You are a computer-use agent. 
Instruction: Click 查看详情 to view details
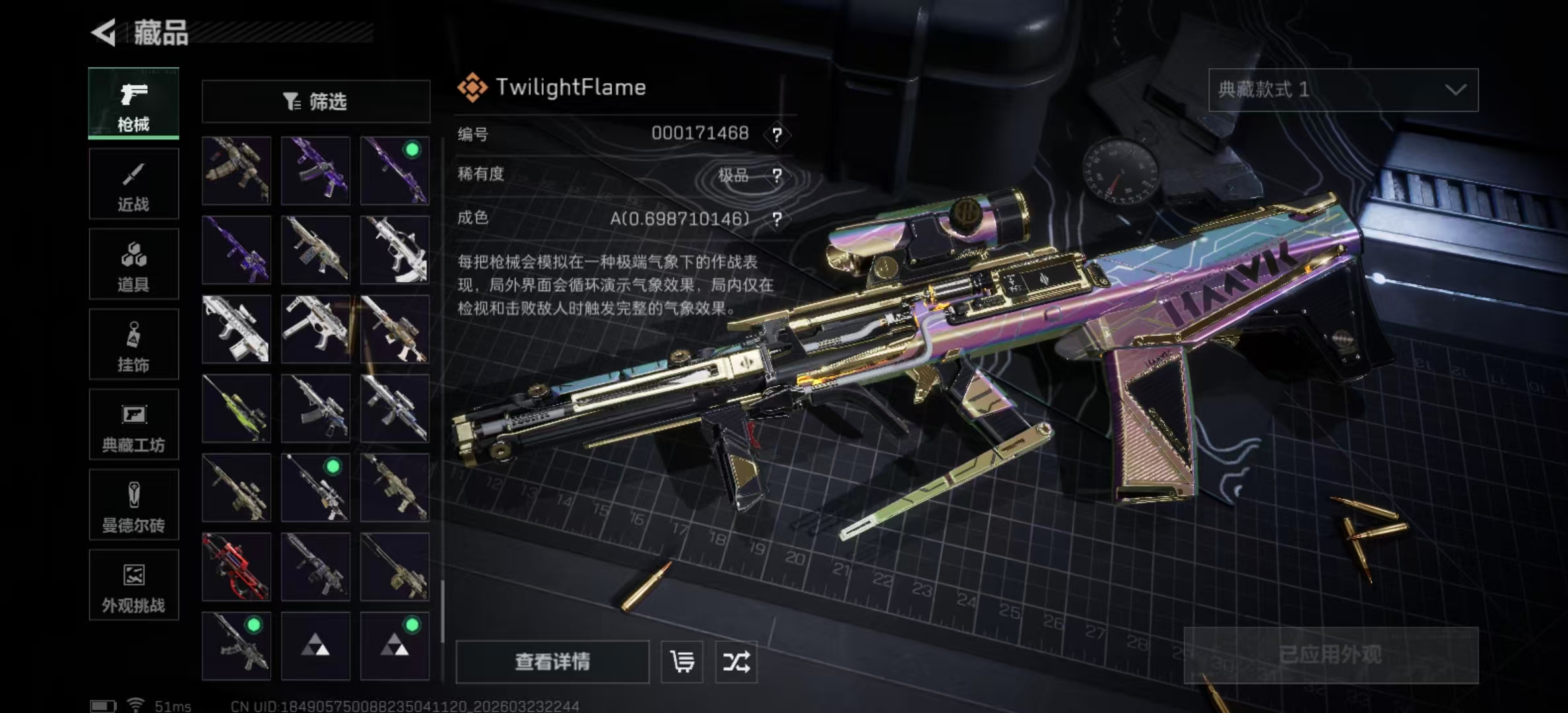pyautogui.click(x=552, y=662)
